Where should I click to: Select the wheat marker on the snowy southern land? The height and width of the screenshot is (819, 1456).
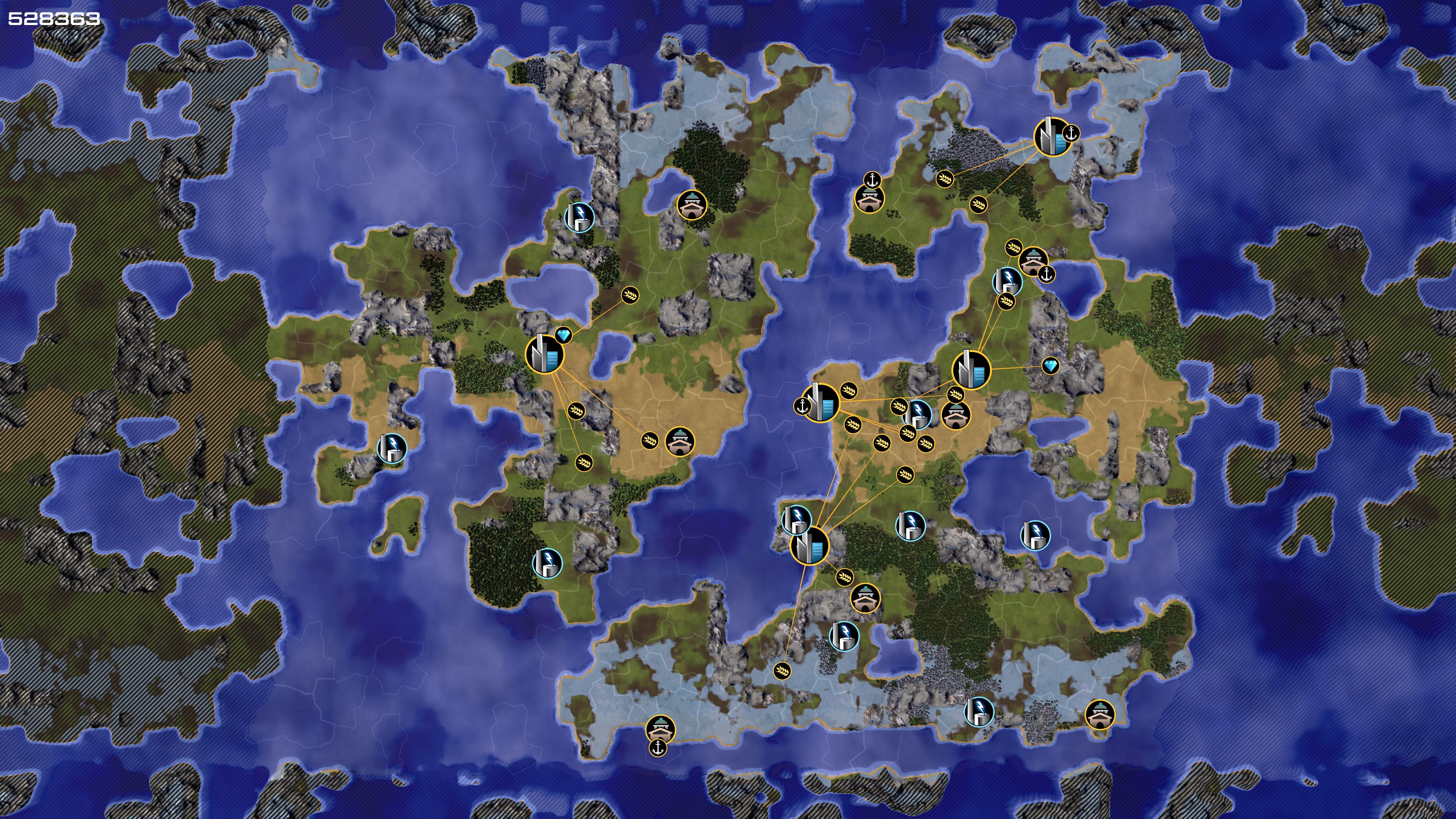[782, 670]
